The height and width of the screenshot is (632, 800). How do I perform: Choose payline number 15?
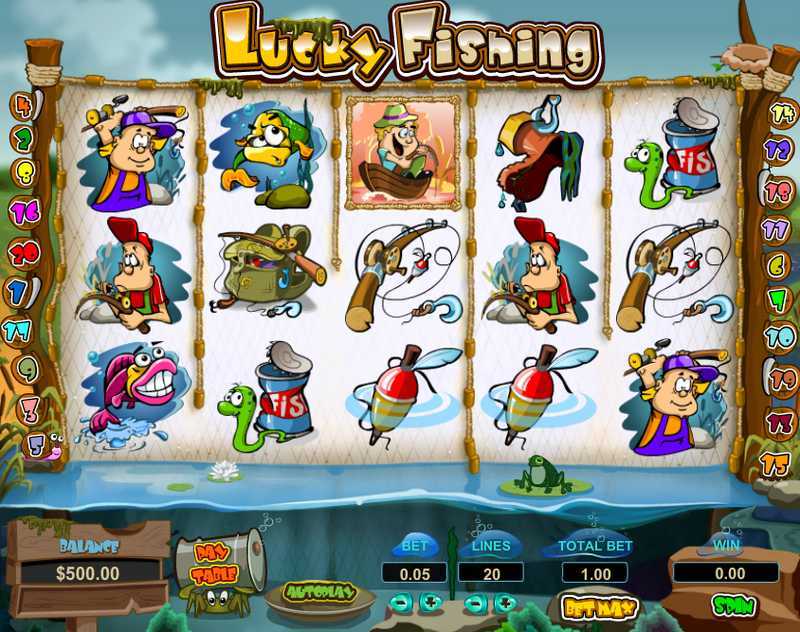coord(776,463)
